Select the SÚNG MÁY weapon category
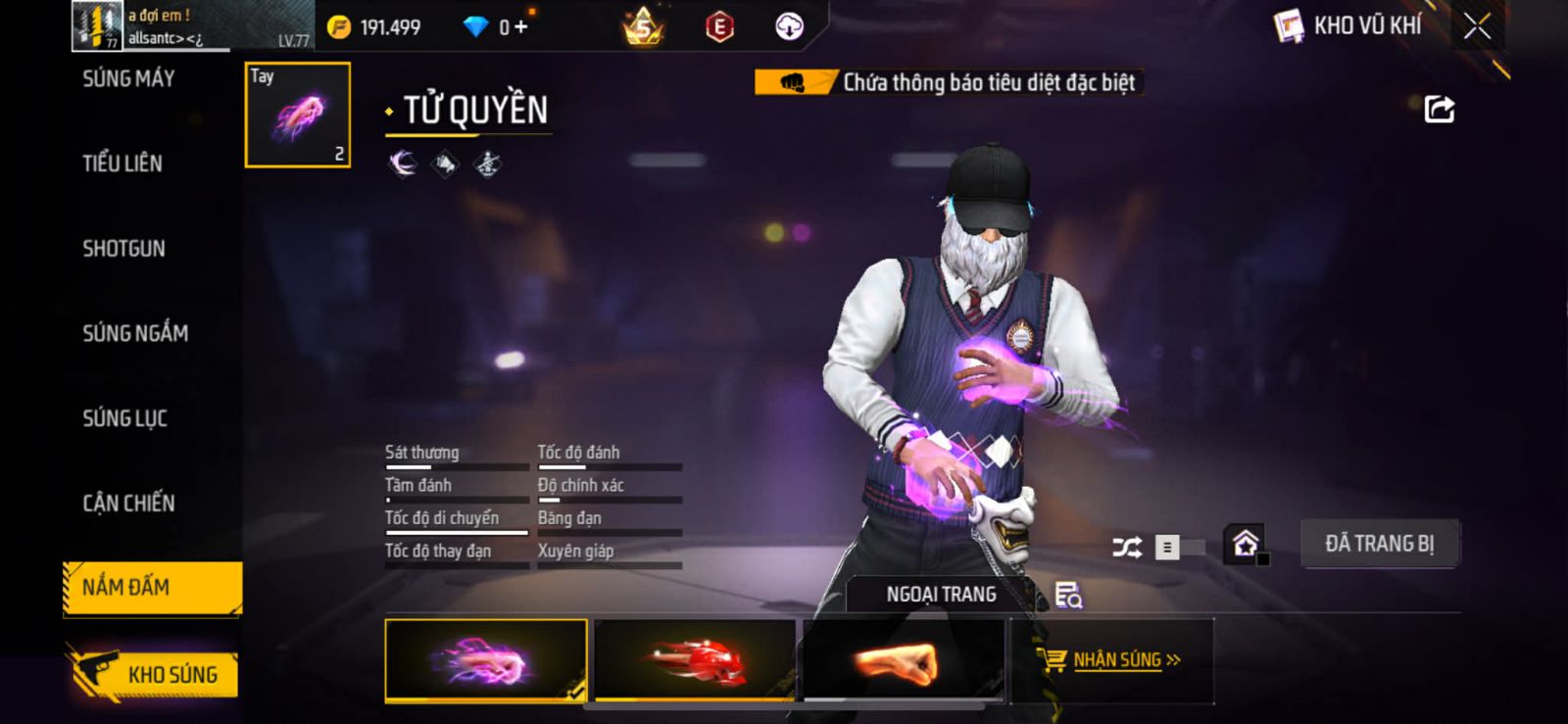The width and height of the screenshot is (1568, 724). 128,79
